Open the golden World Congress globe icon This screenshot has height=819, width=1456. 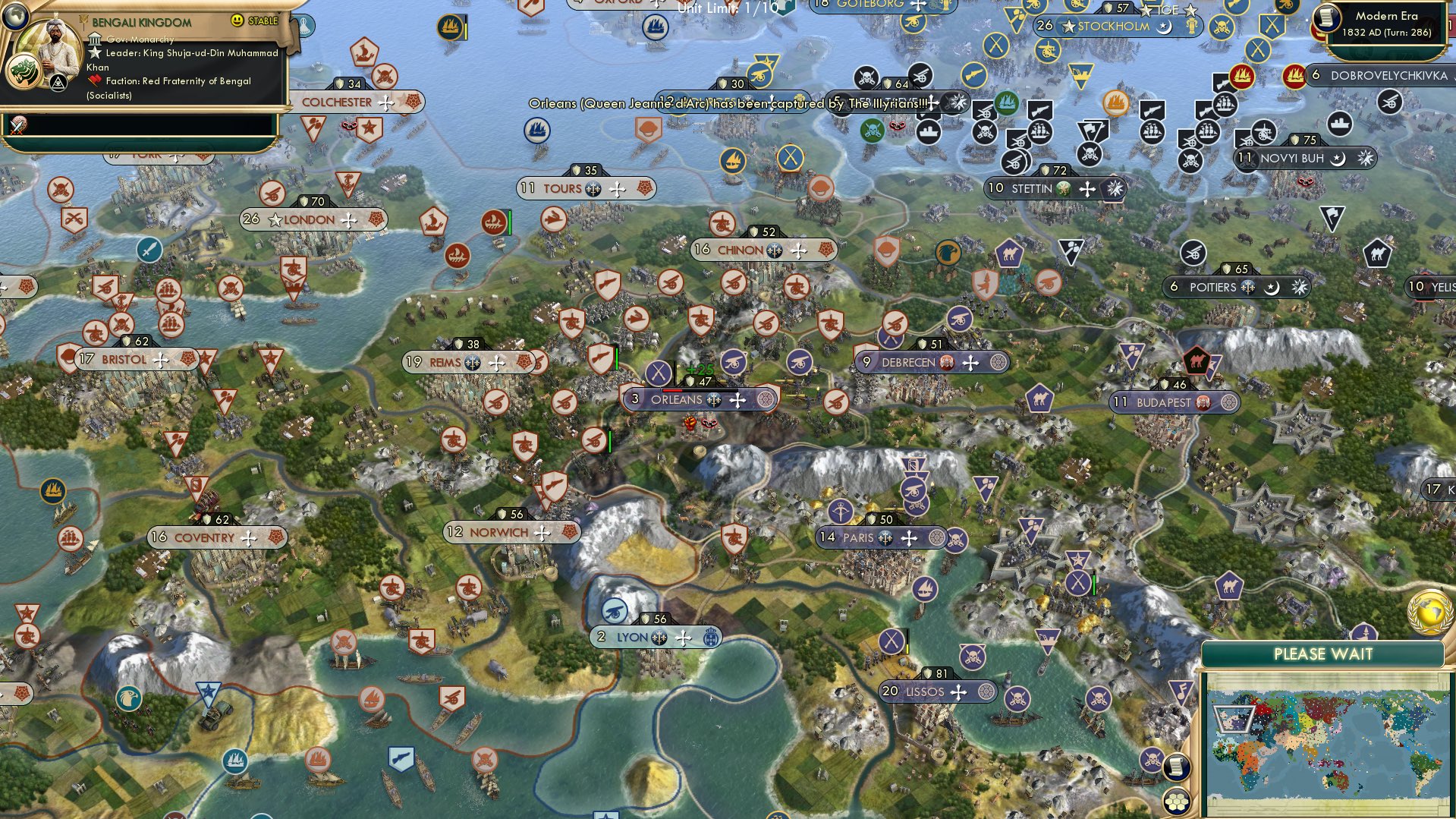[1429, 612]
